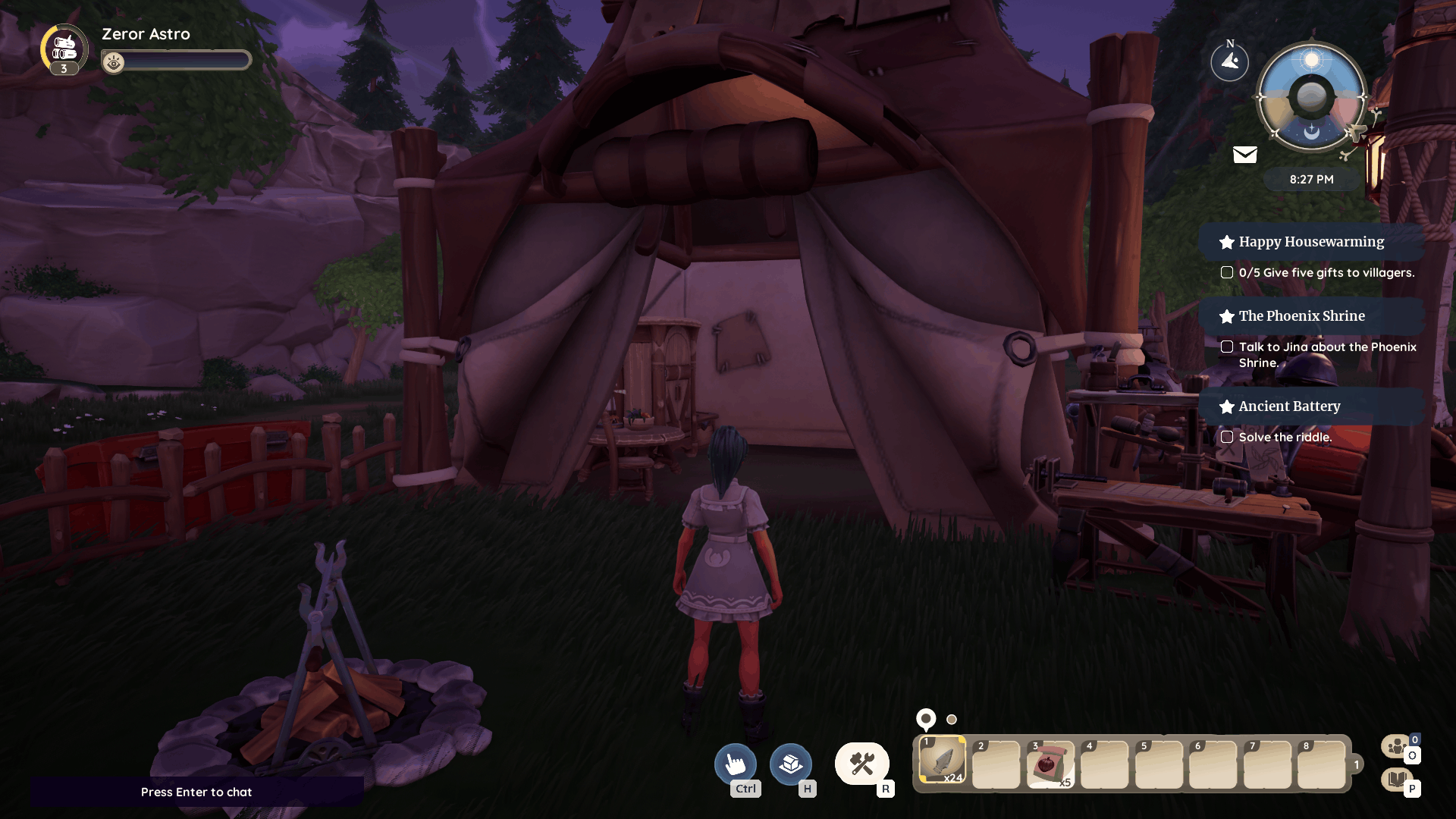The width and height of the screenshot is (1456, 819).
Task: Click the day-night clock dial
Action: pyautogui.click(x=1311, y=97)
